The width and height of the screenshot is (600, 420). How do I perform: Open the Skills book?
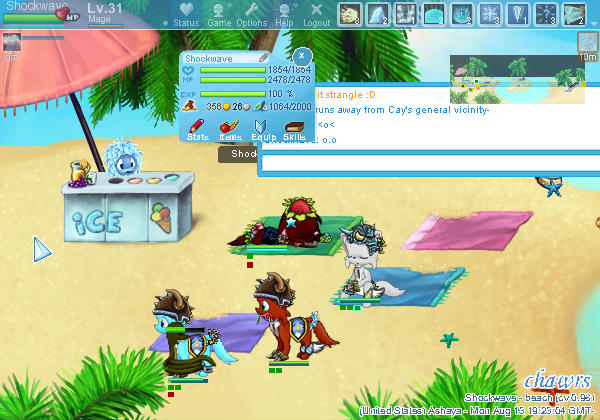[x=294, y=130]
